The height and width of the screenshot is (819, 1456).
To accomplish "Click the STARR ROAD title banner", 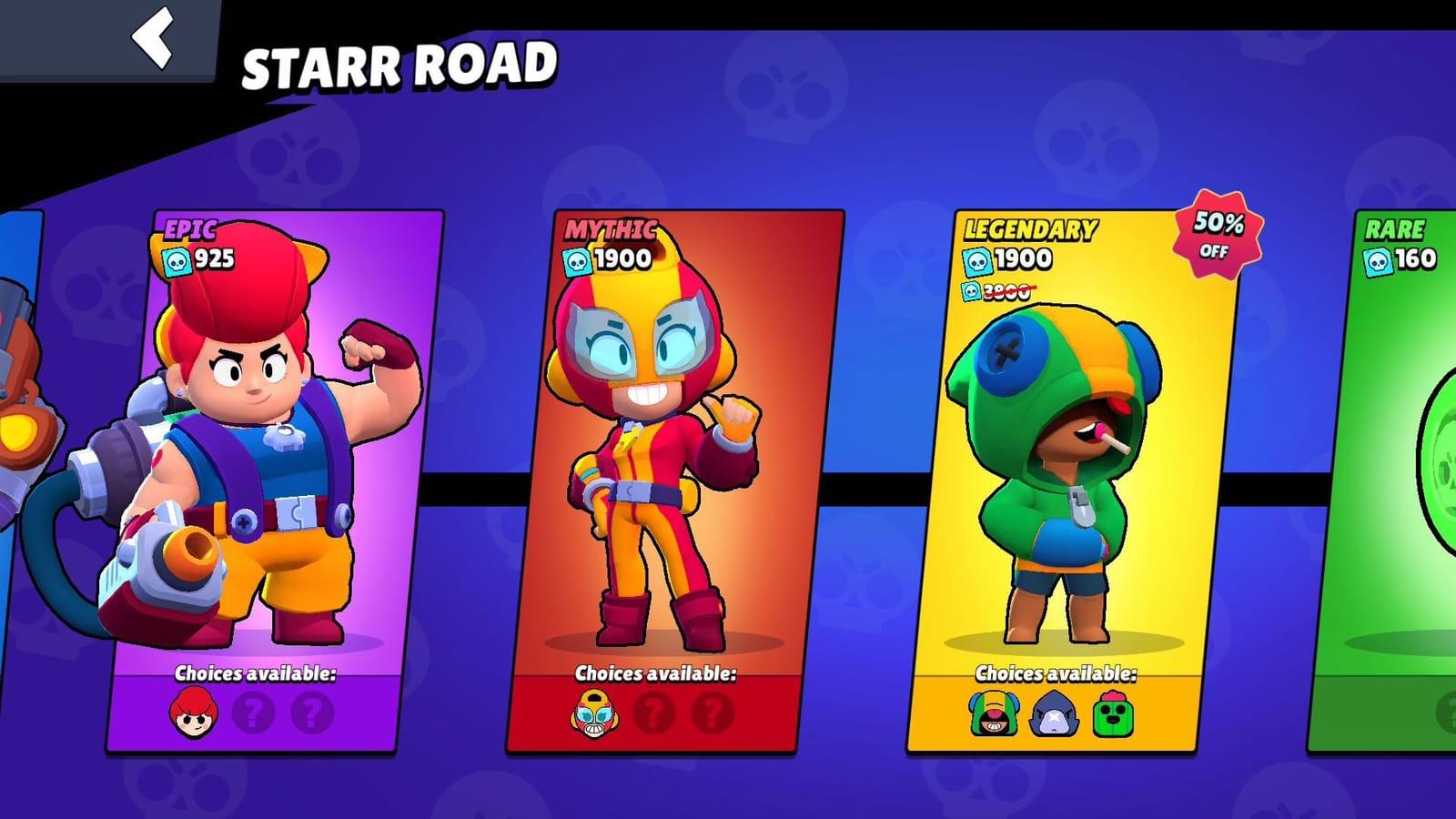I will [x=399, y=60].
